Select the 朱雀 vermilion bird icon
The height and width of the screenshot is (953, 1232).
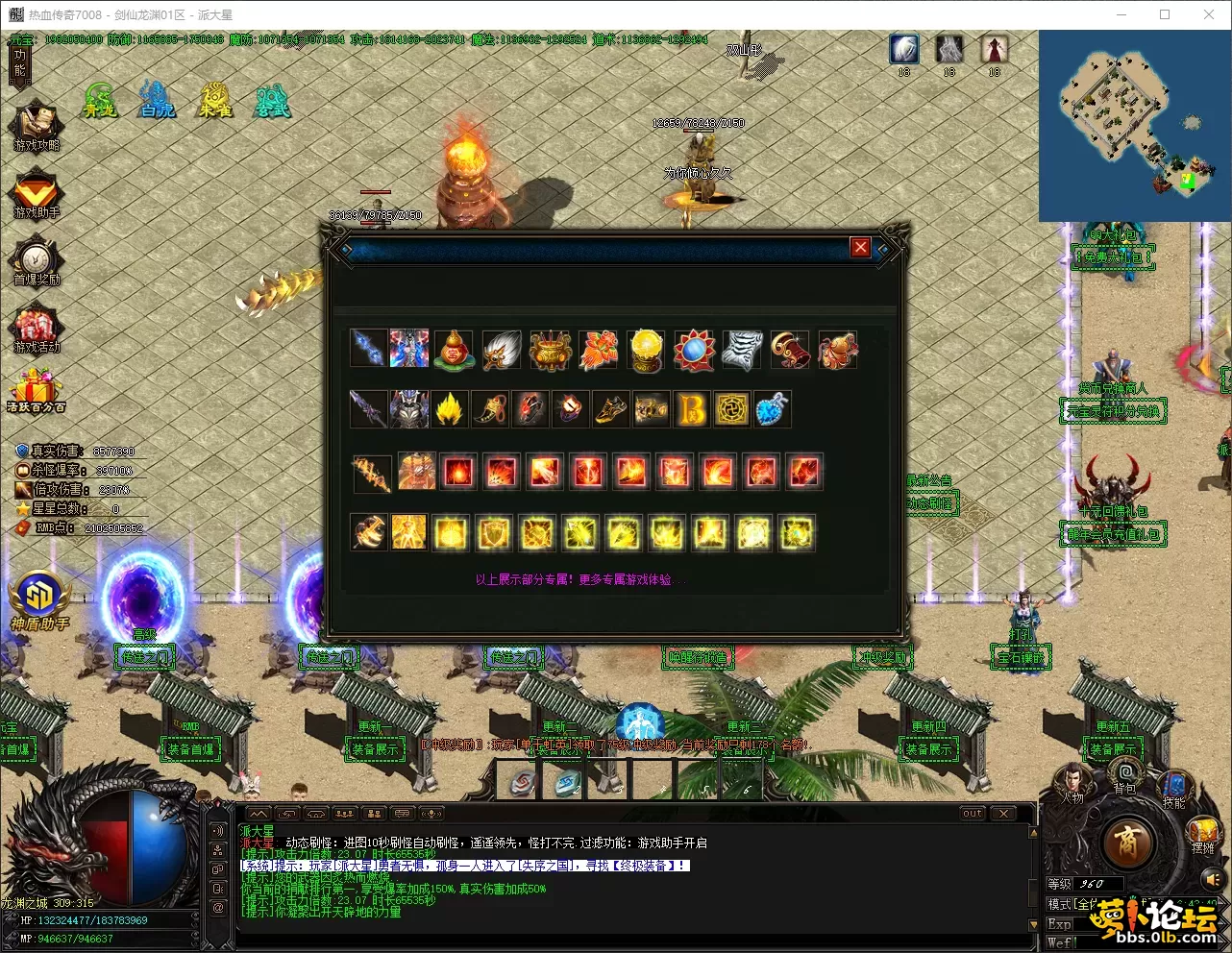215,99
